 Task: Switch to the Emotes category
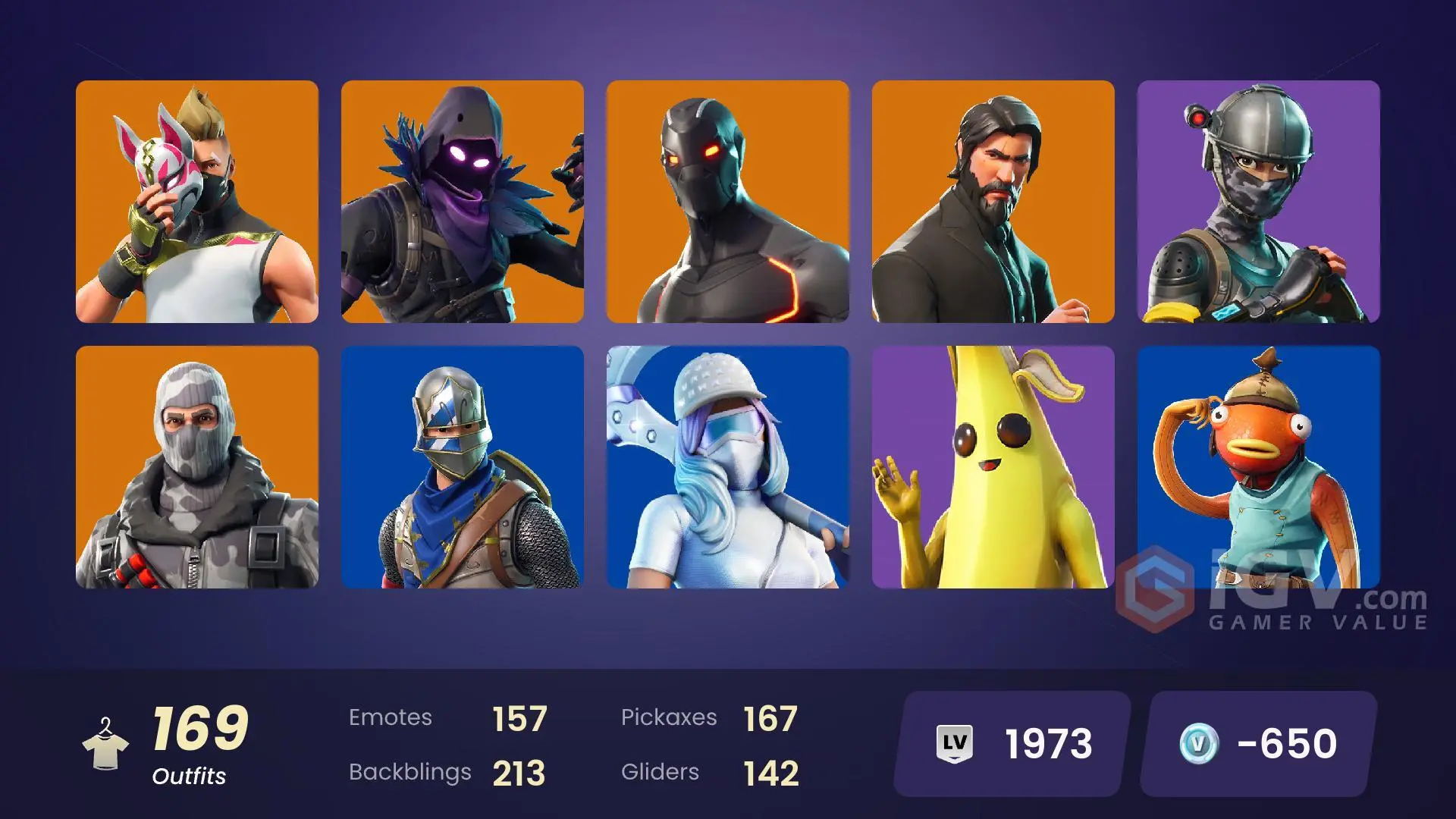391,717
